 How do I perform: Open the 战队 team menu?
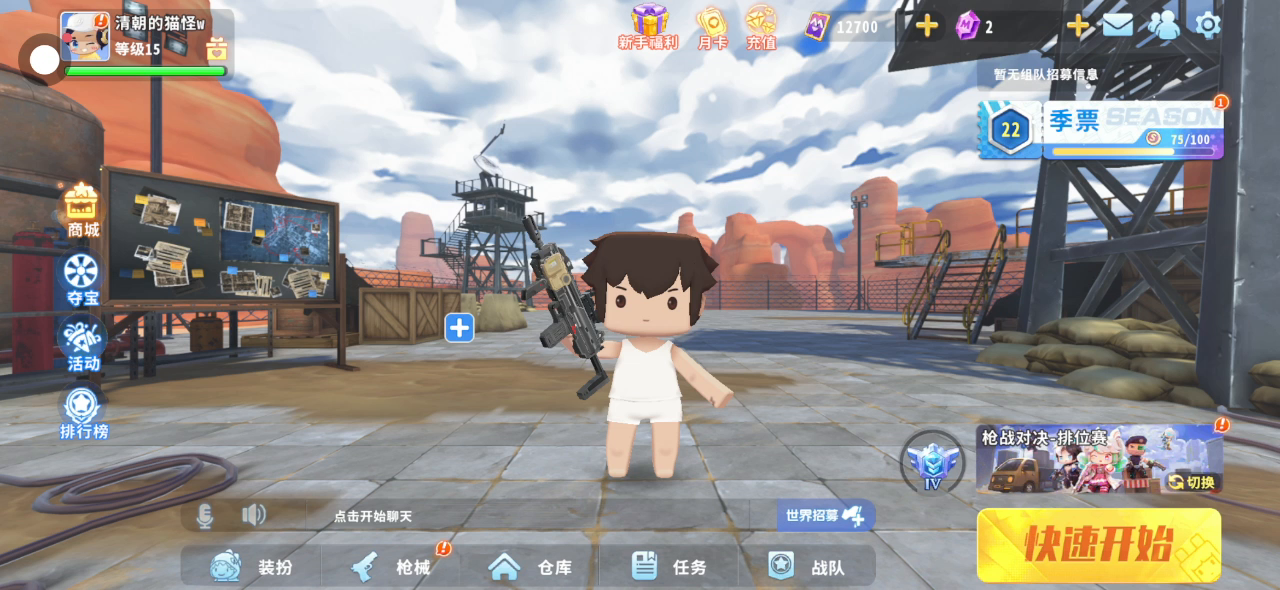pyautogui.click(x=807, y=567)
